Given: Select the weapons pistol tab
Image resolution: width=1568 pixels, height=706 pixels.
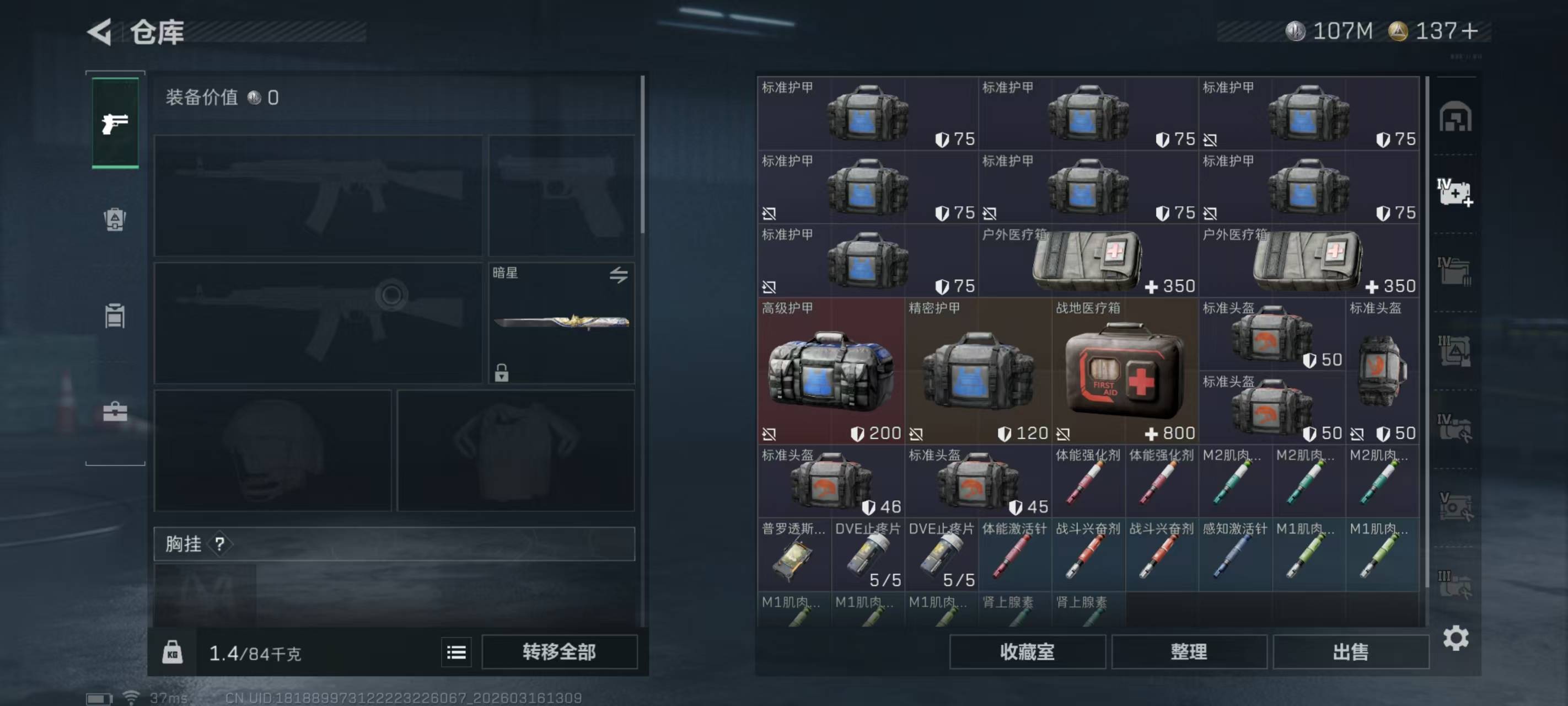Looking at the screenshot, I should (115, 123).
